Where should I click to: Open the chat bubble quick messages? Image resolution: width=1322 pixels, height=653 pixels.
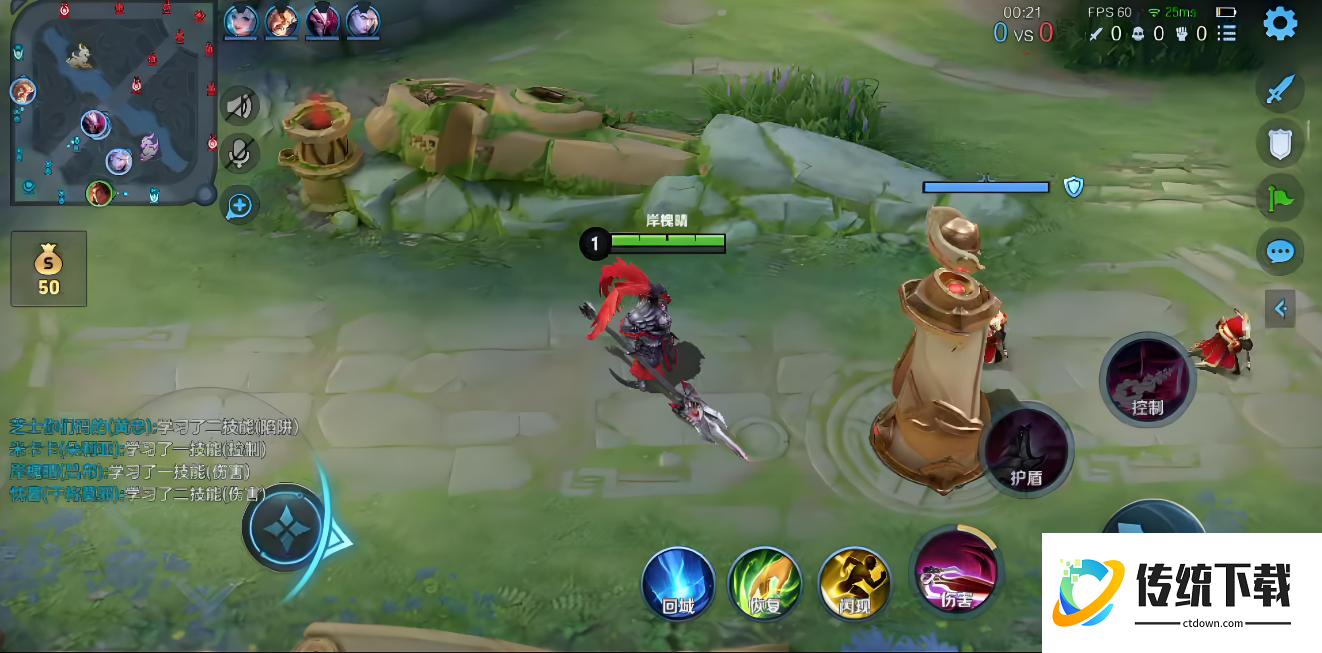coord(1280,251)
